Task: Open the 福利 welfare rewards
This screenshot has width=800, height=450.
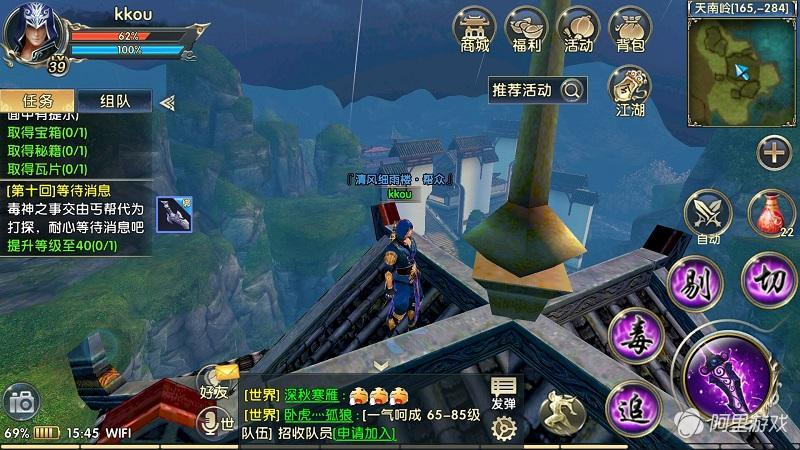Action: (526, 29)
